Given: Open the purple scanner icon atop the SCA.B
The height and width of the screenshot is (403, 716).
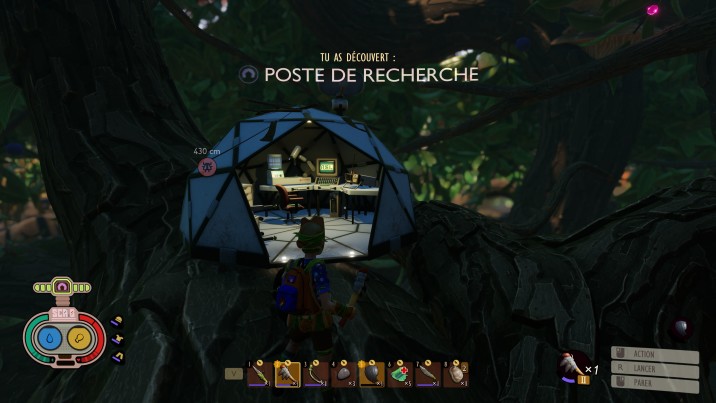Looking at the screenshot, I should click(x=63, y=288).
